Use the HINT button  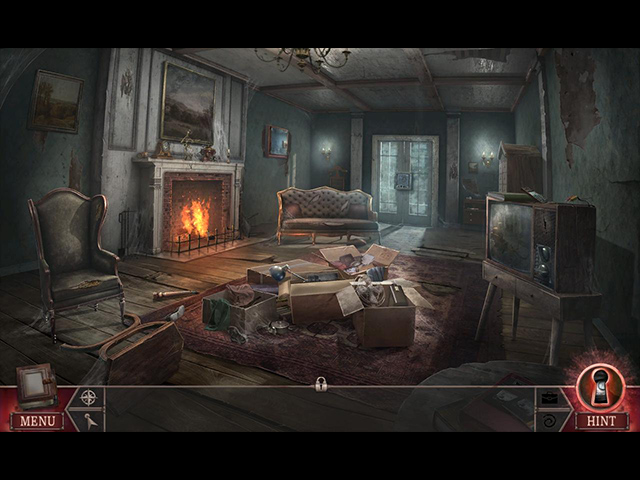pyautogui.click(x=600, y=421)
